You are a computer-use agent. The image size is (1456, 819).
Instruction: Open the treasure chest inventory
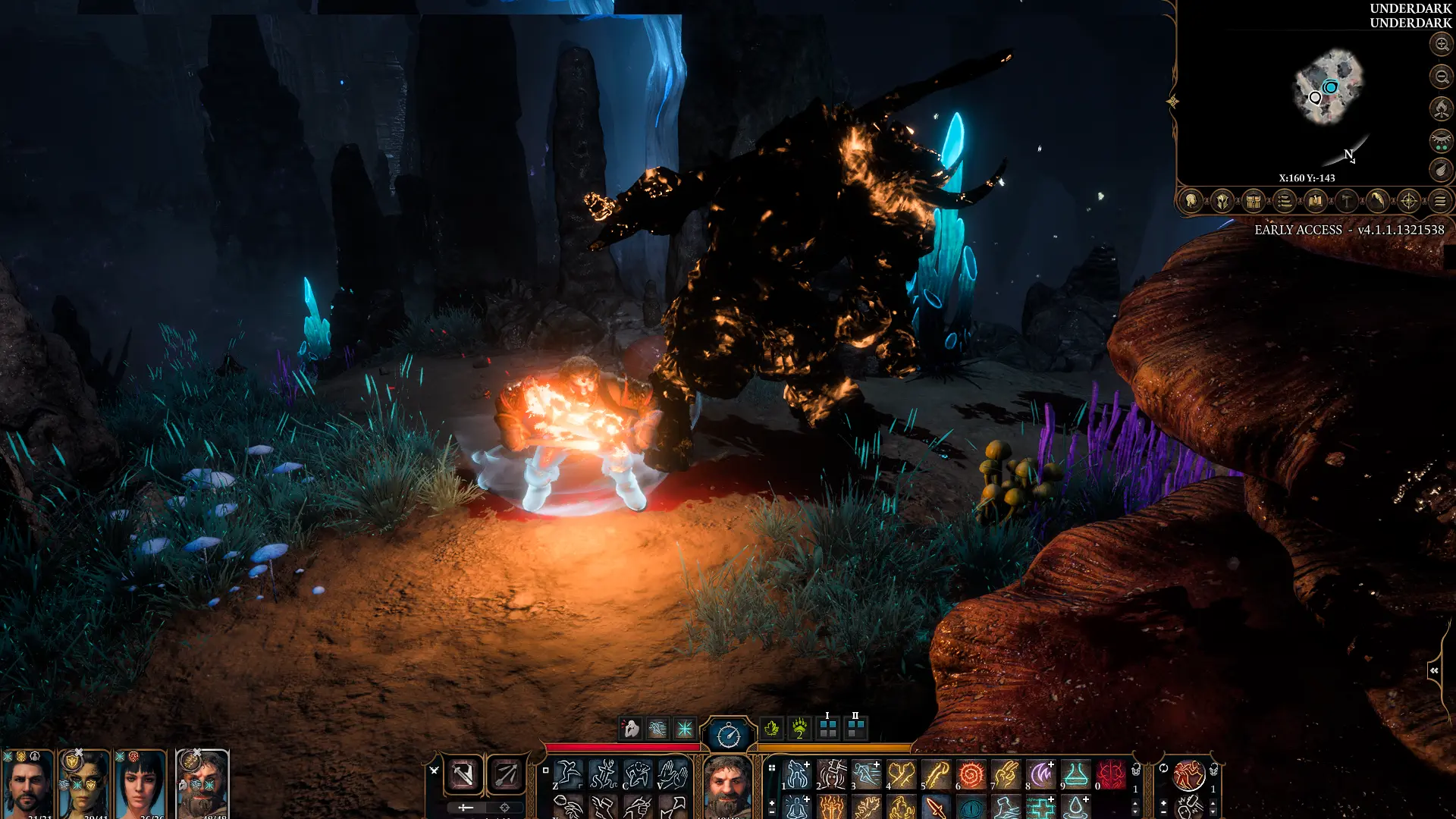click(x=1253, y=201)
